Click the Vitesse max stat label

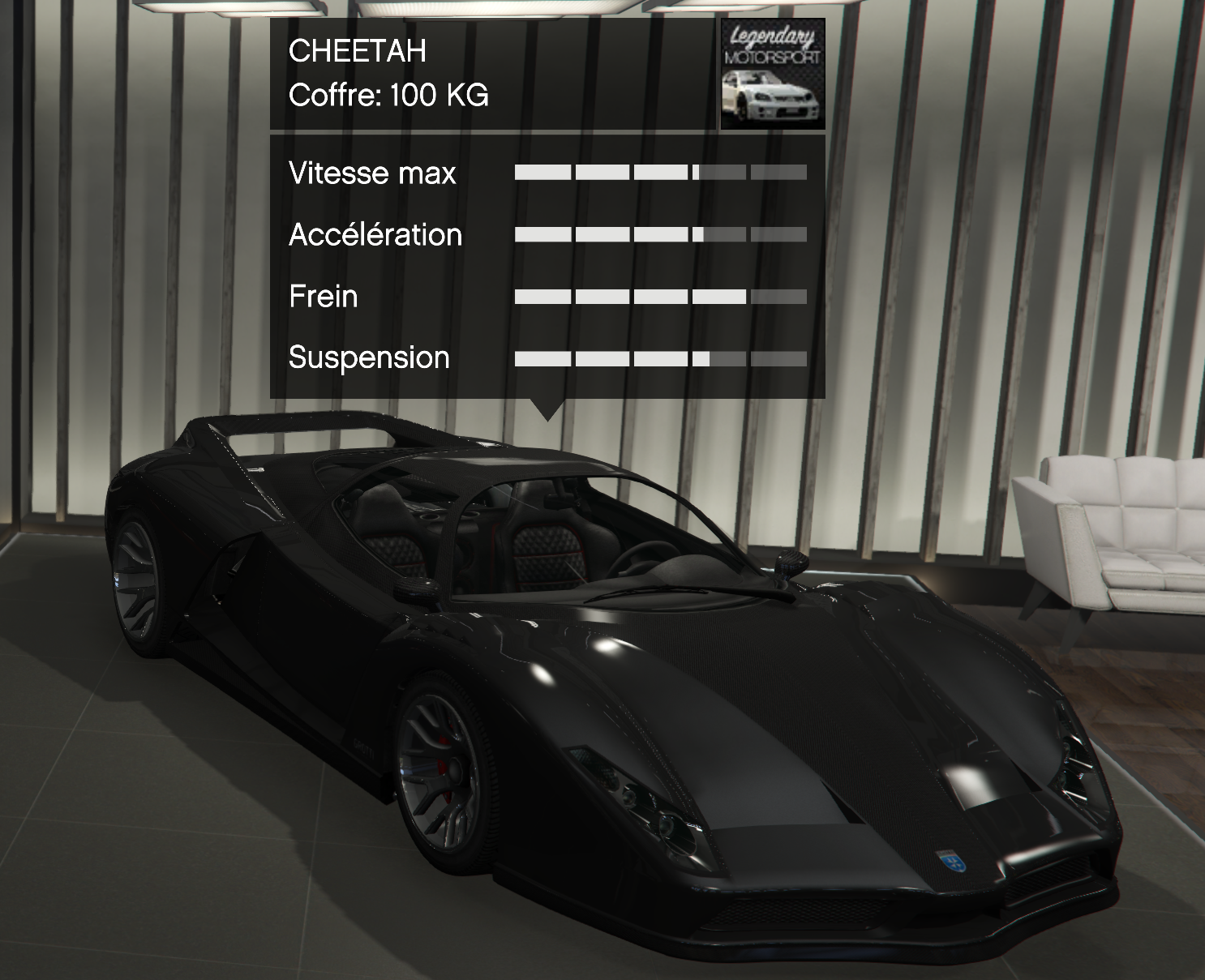(x=372, y=173)
